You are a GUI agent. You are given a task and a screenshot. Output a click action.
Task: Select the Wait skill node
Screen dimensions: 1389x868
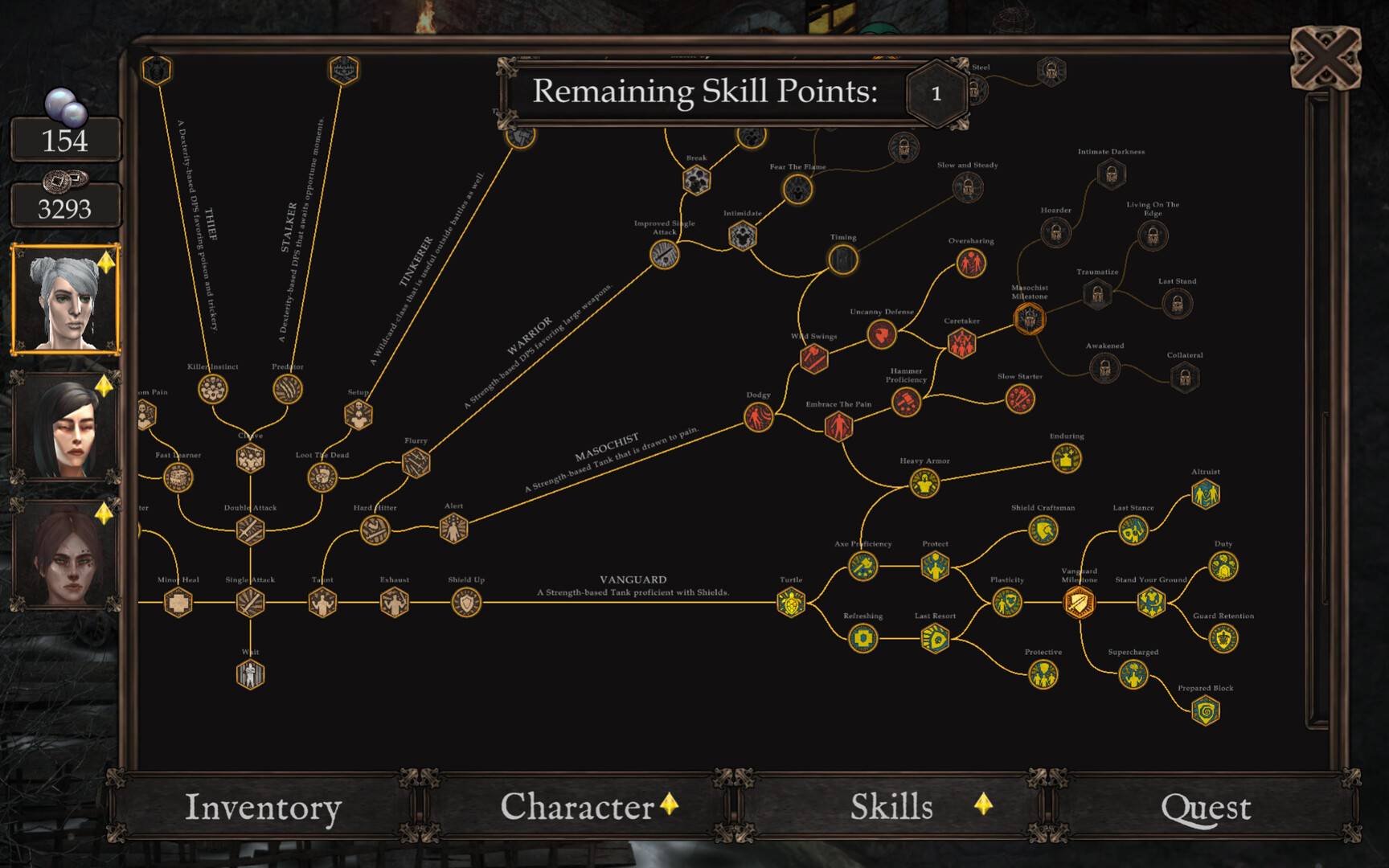[x=250, y=674]
